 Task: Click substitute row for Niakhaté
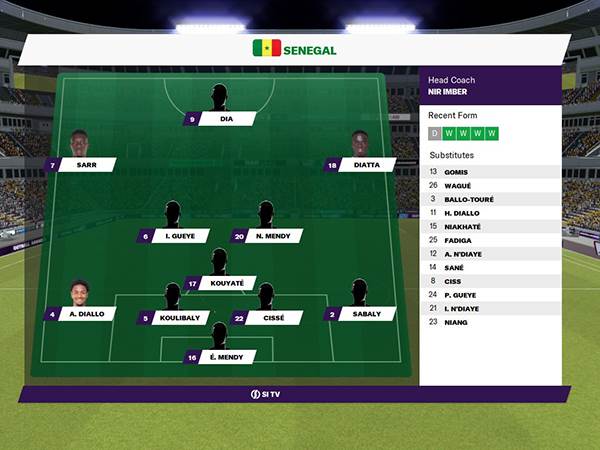point(489,227)
